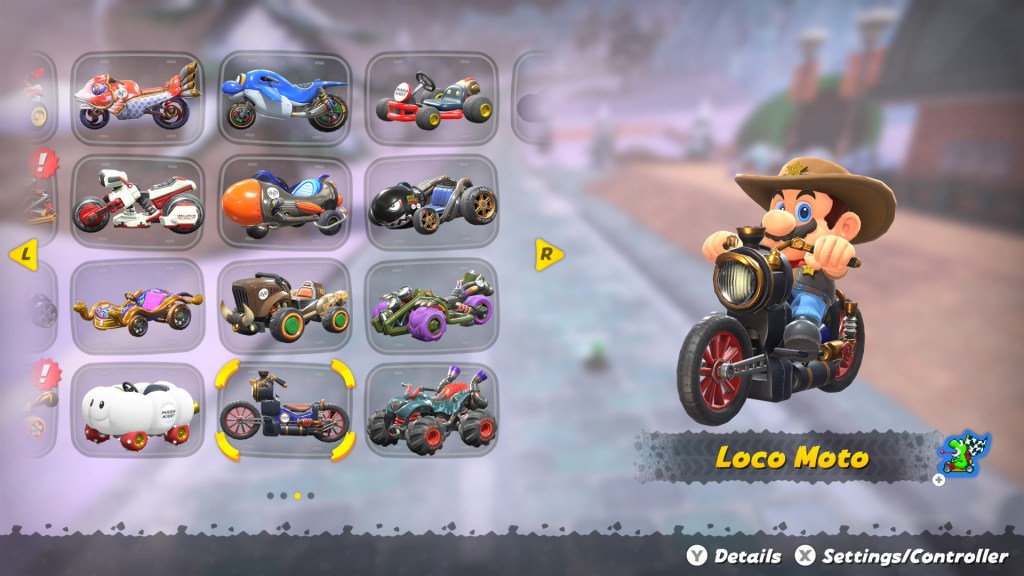Select the green kart with purple wheels
This screenshot has height=576, width=1024.
click(x=431, y=305)
